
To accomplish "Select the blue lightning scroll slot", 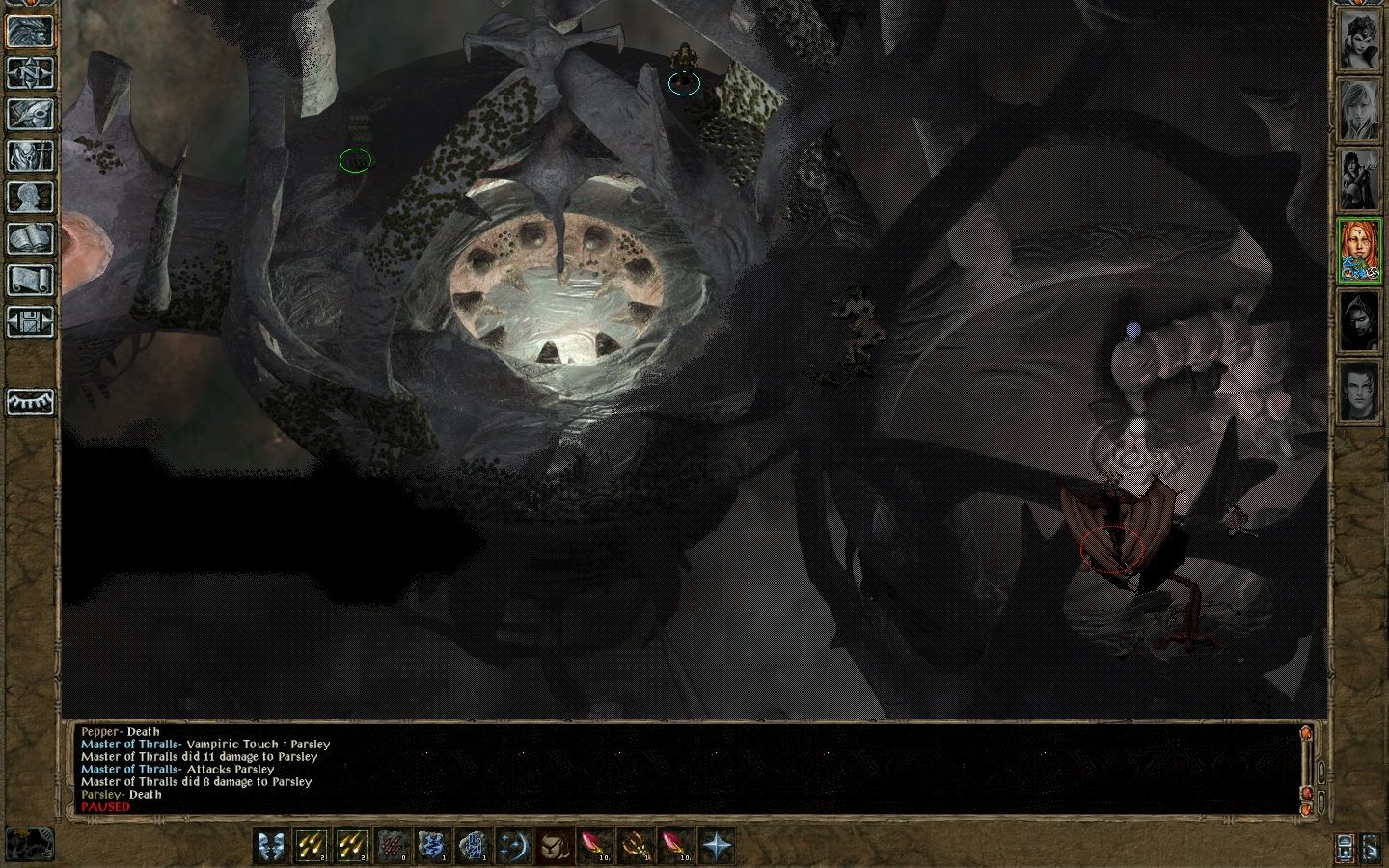I will pyautogui.click(x=432, y=846).
